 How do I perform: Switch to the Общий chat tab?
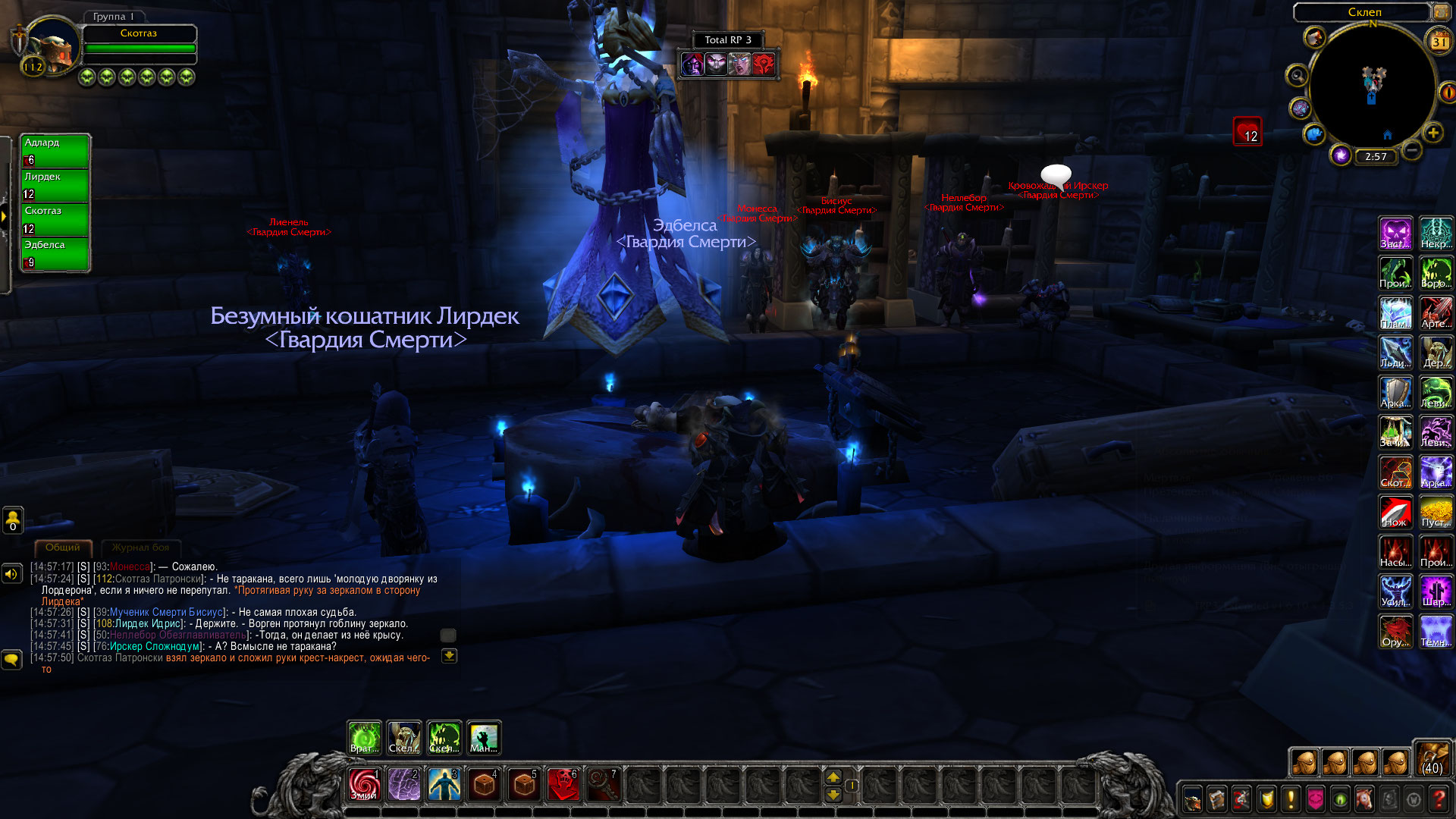[x=62, y=548]
